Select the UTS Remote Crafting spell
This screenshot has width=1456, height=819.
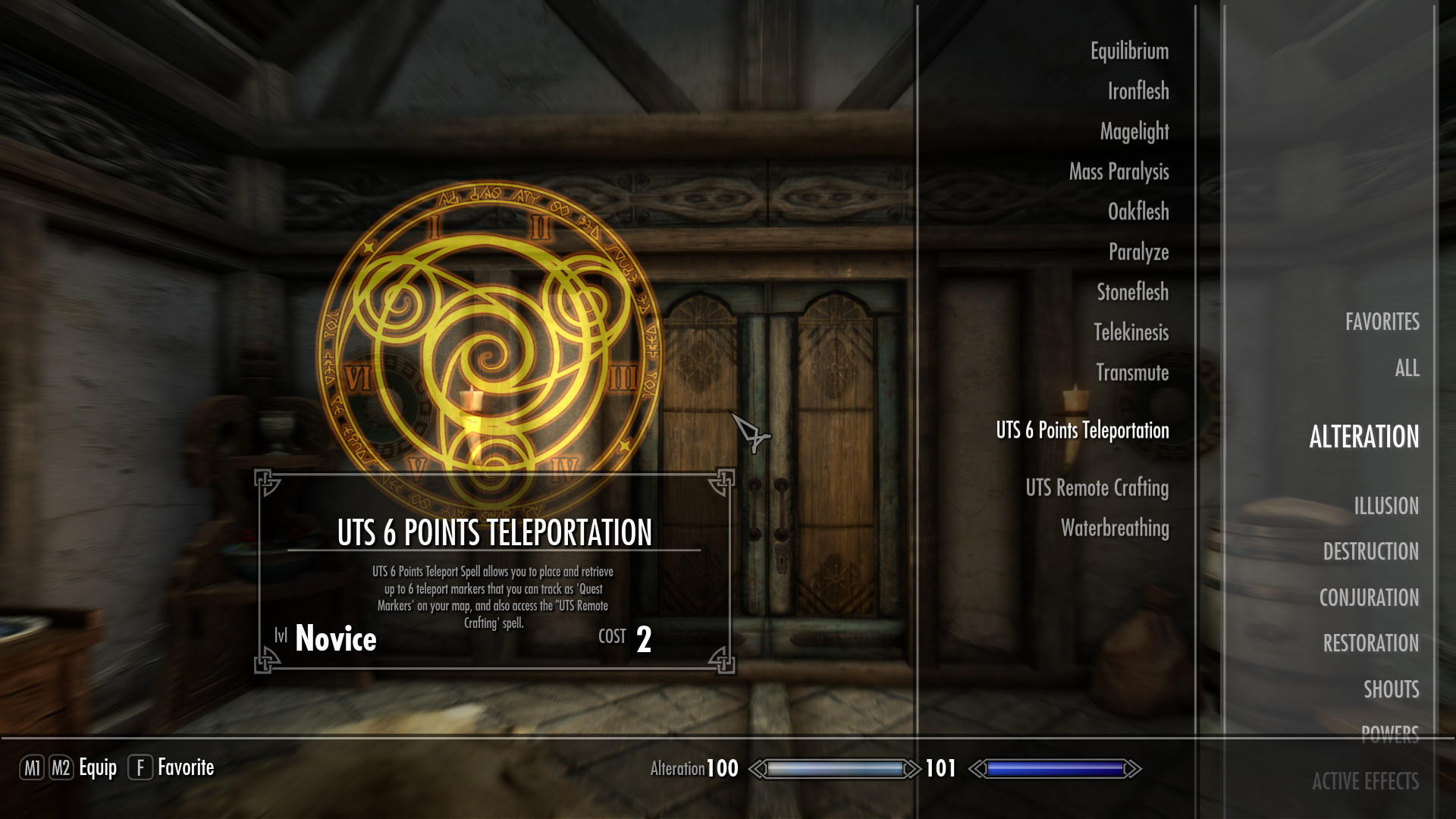pos(1097,488)
